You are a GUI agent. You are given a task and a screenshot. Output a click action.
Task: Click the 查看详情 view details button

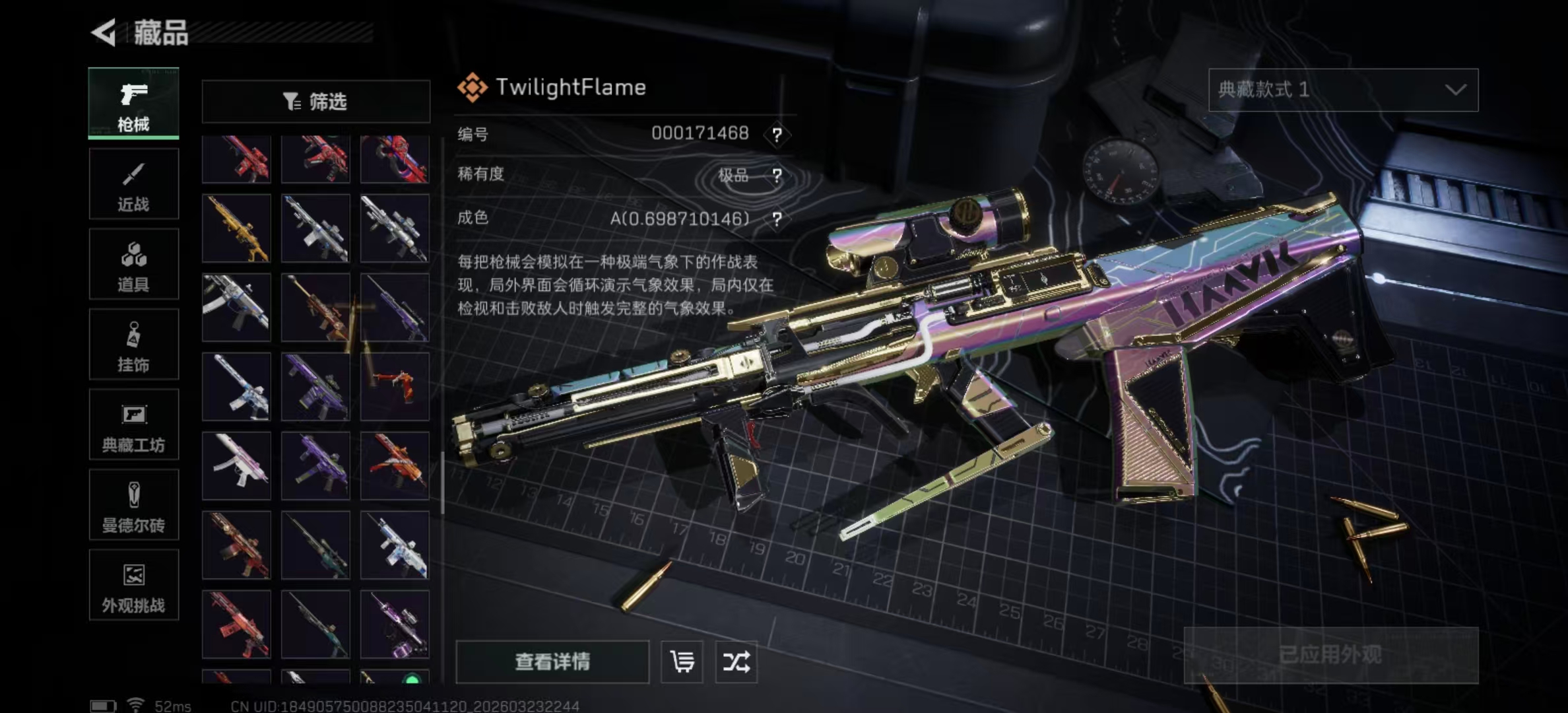[552, 662]
